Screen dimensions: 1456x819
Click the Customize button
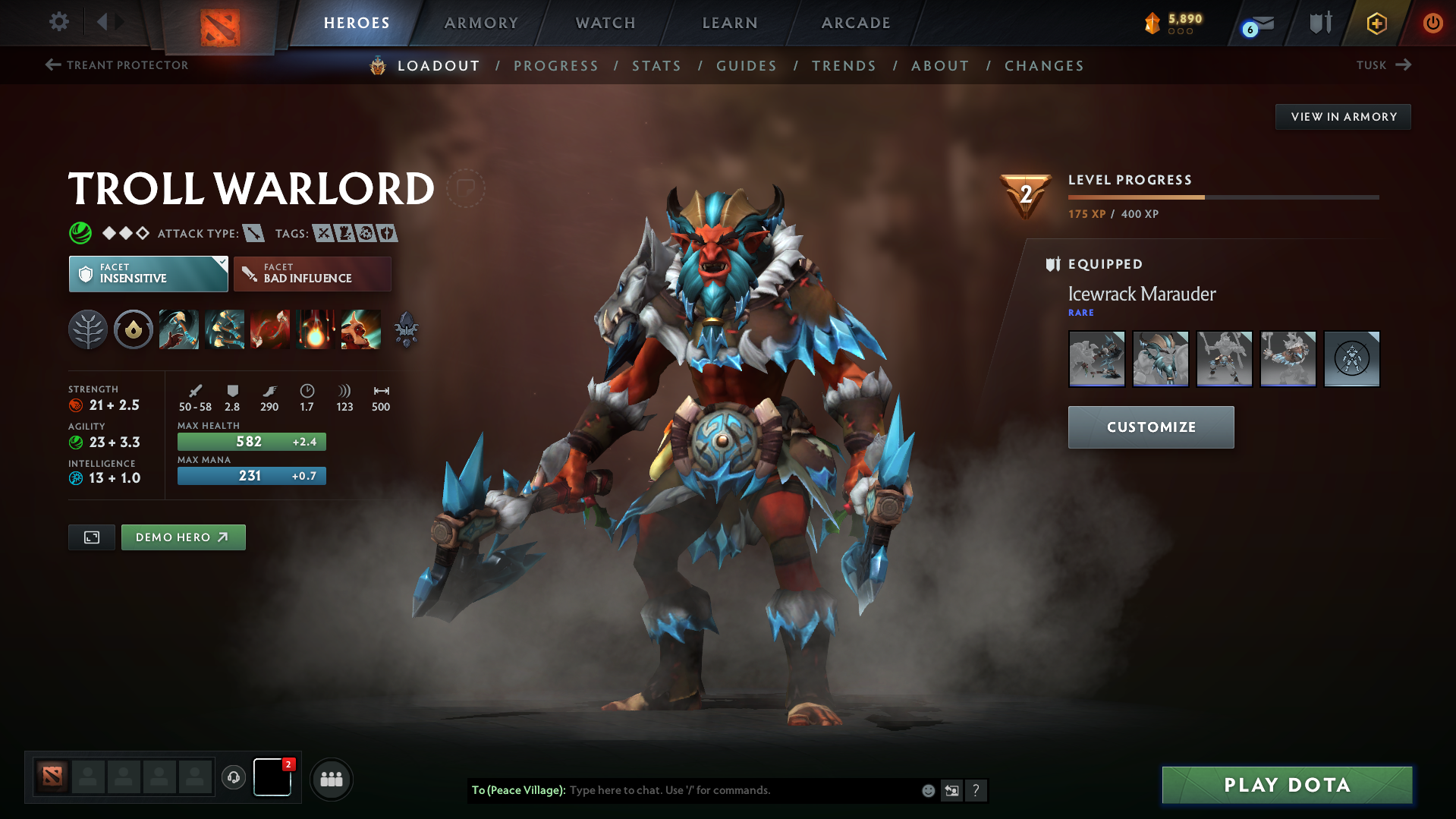[x=1150, y=427]
